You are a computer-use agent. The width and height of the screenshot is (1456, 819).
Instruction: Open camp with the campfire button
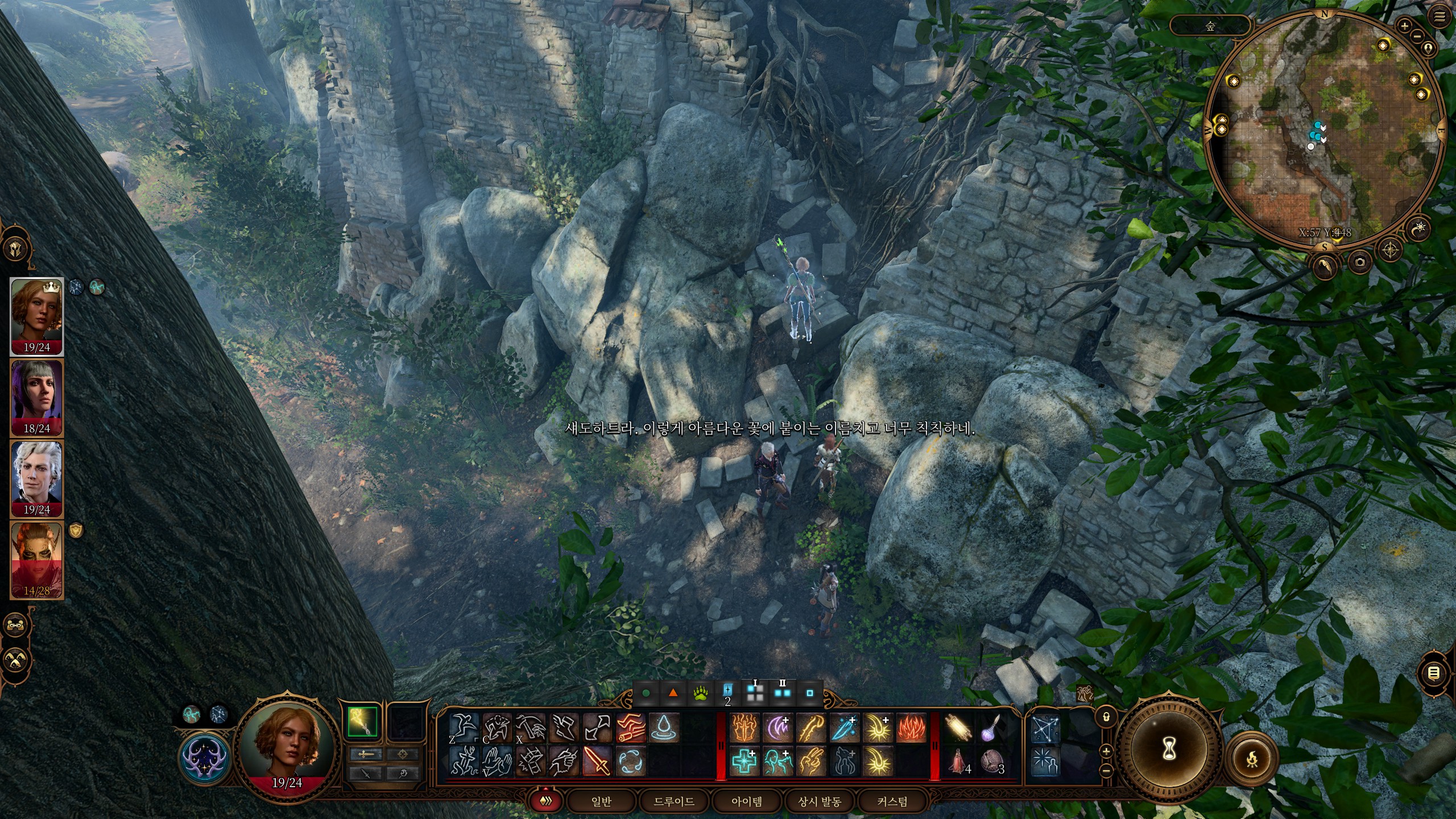coord(1251,759)
